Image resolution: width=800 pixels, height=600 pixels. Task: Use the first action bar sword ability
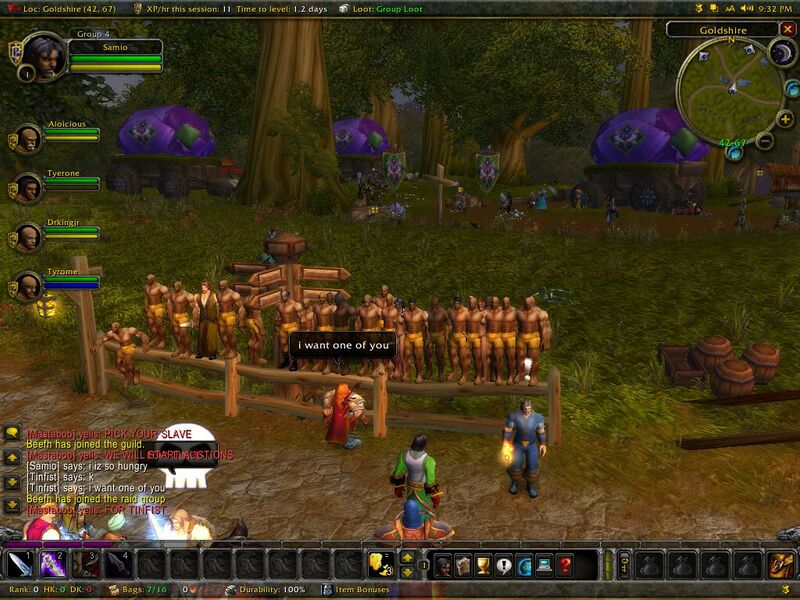pos(21,565)
